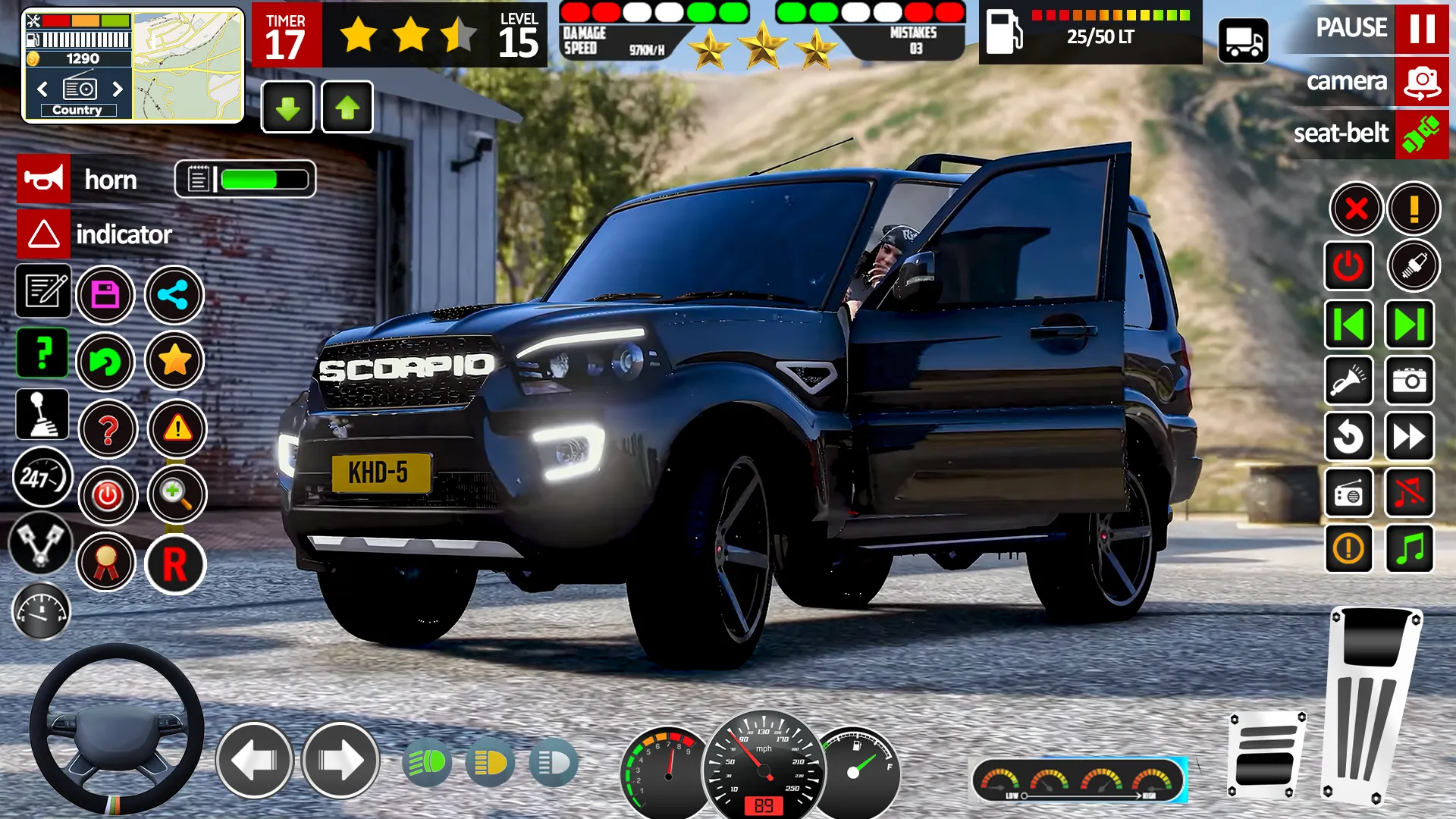This screenshot has width=1456, height=819.
Task: Click the blue share icon
Action: click(x=174, y=295)
